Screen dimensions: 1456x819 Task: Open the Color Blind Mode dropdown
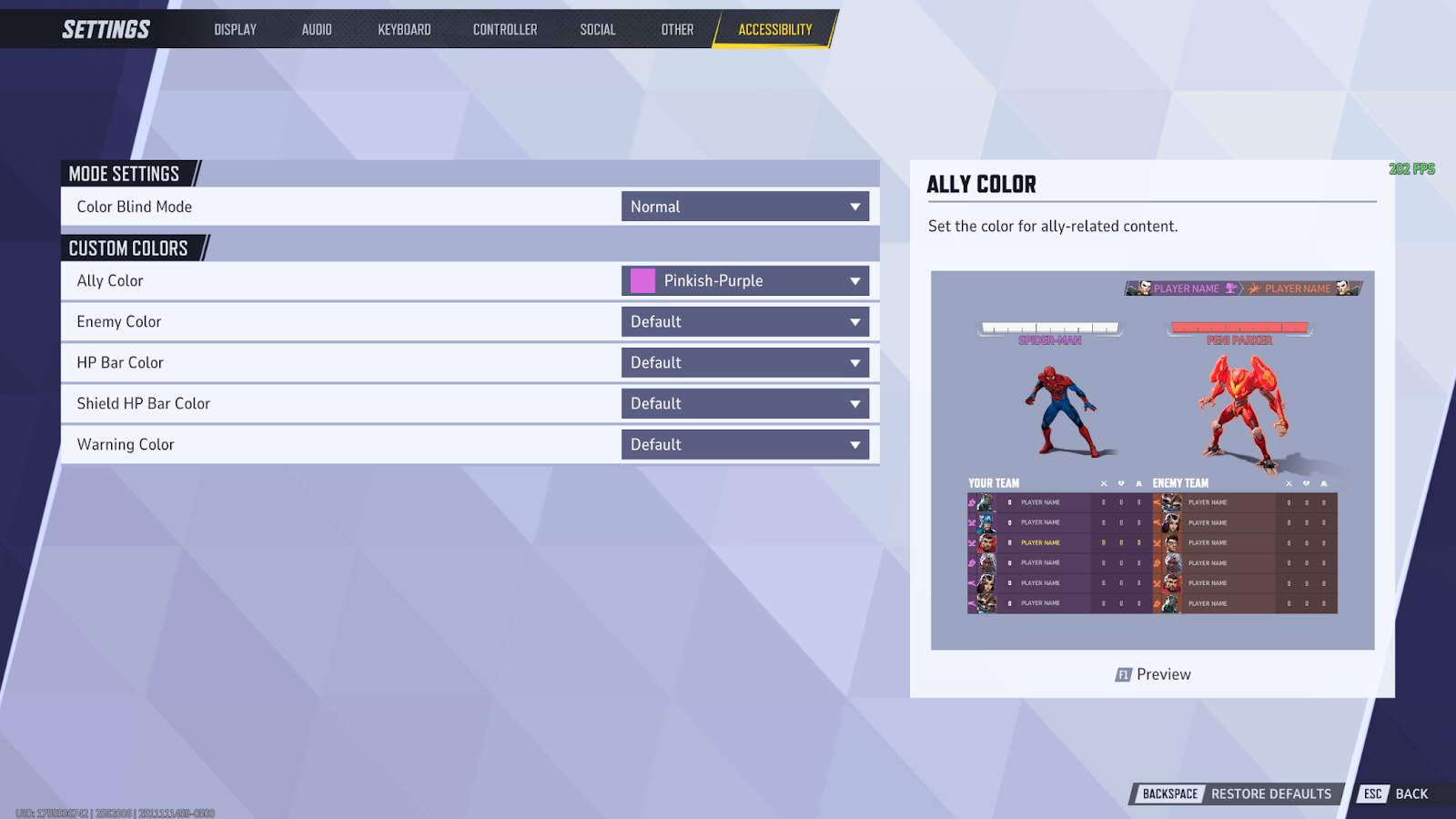tap(744, 207)
